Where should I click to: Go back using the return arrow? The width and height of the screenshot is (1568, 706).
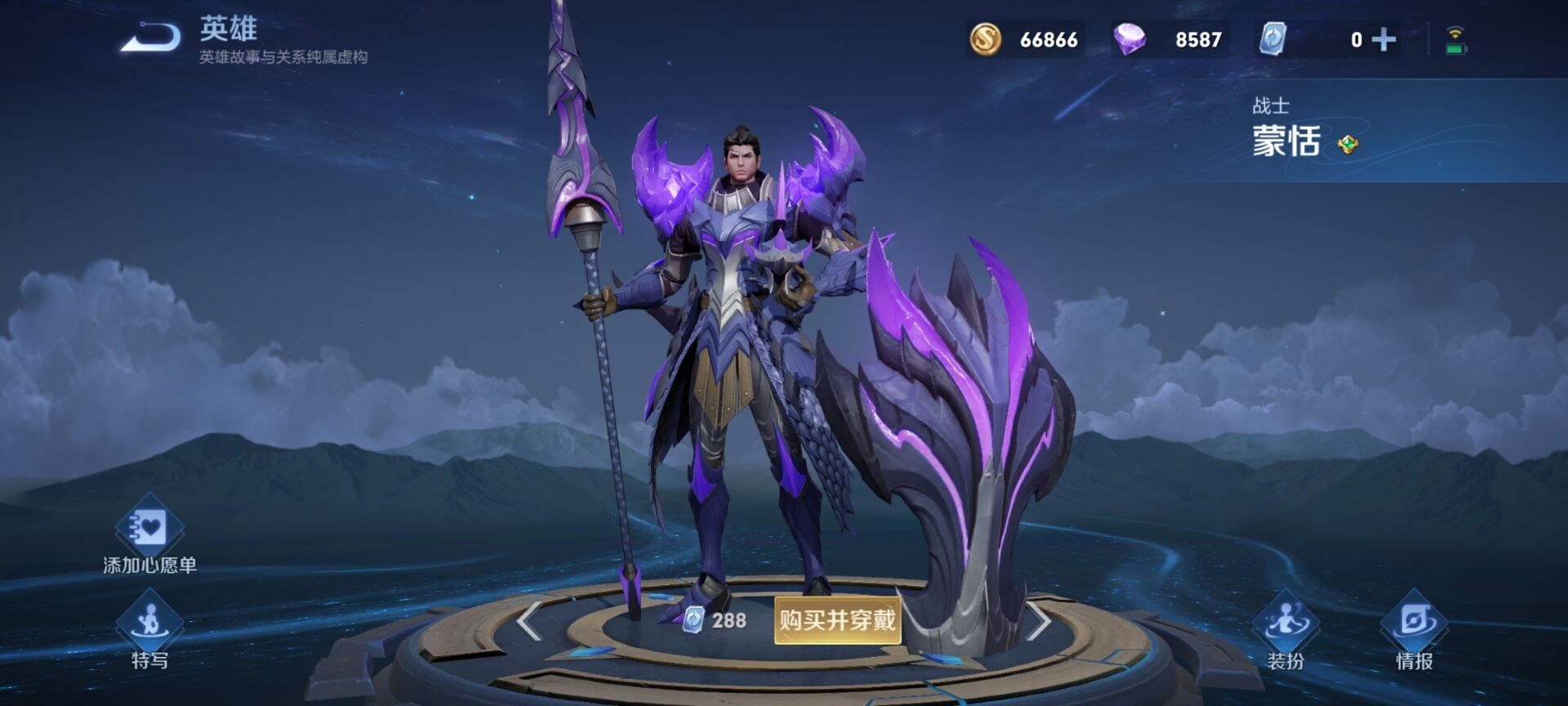(x=152, y=37)
